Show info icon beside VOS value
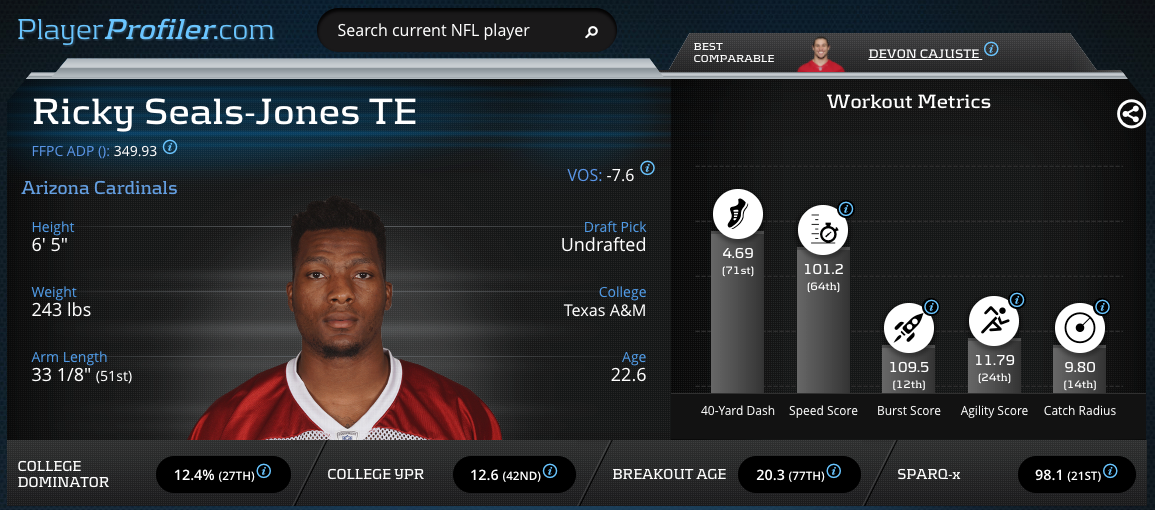 tap(648, 169)
